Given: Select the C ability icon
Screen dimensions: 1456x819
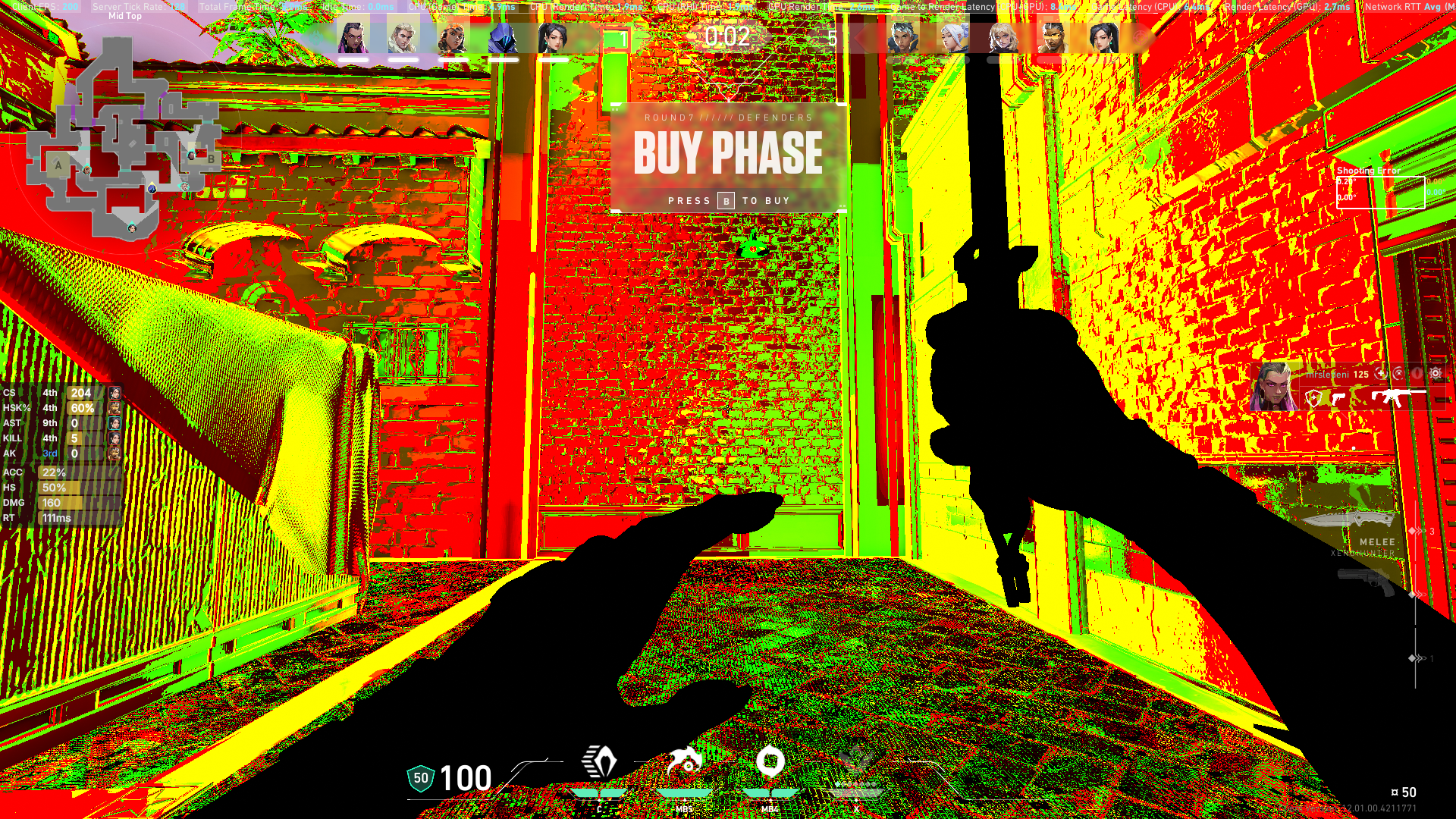Looking at the screenshot, I should point(599,762).
